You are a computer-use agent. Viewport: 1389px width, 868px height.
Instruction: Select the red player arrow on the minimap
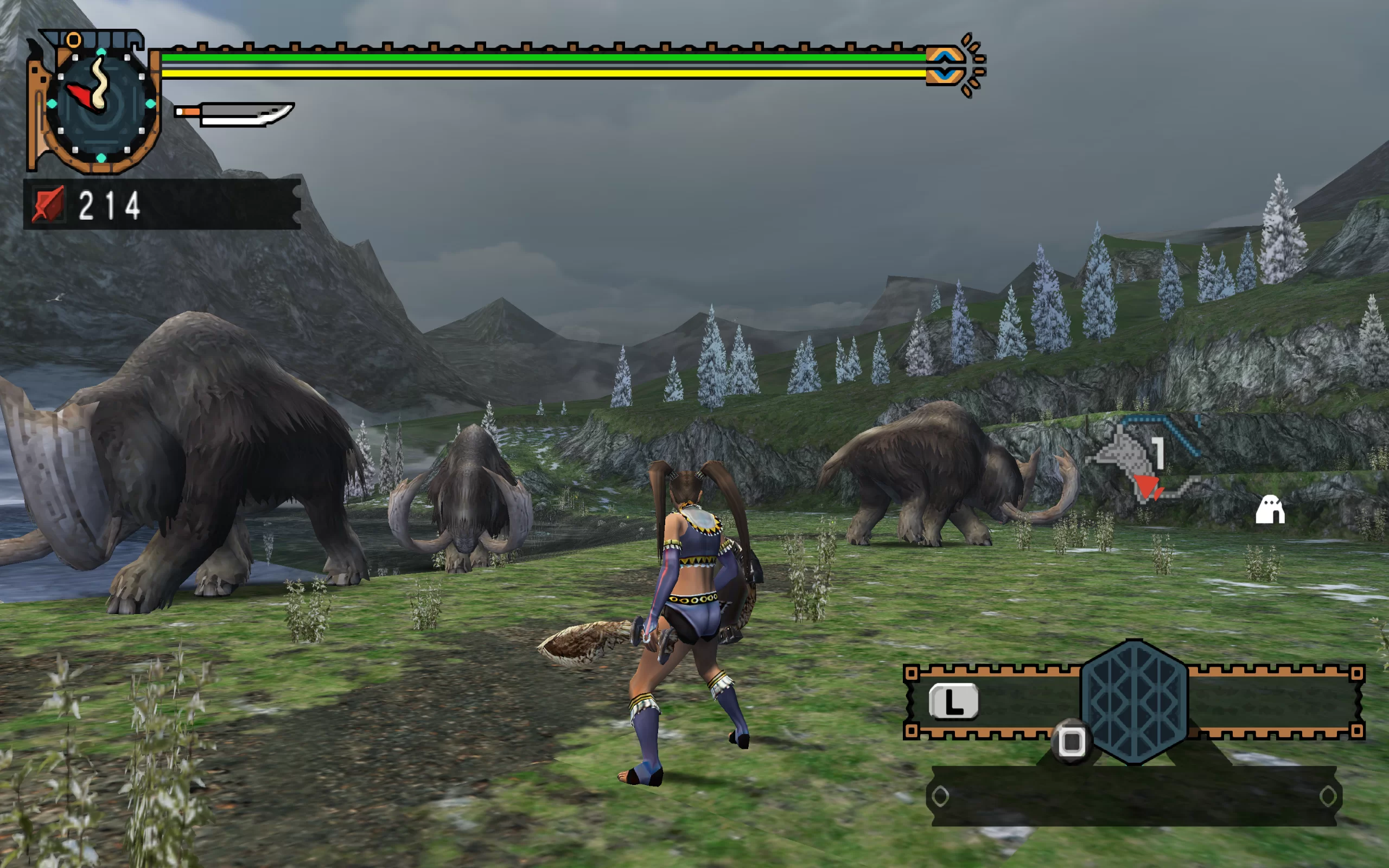tap(1148, 487)
